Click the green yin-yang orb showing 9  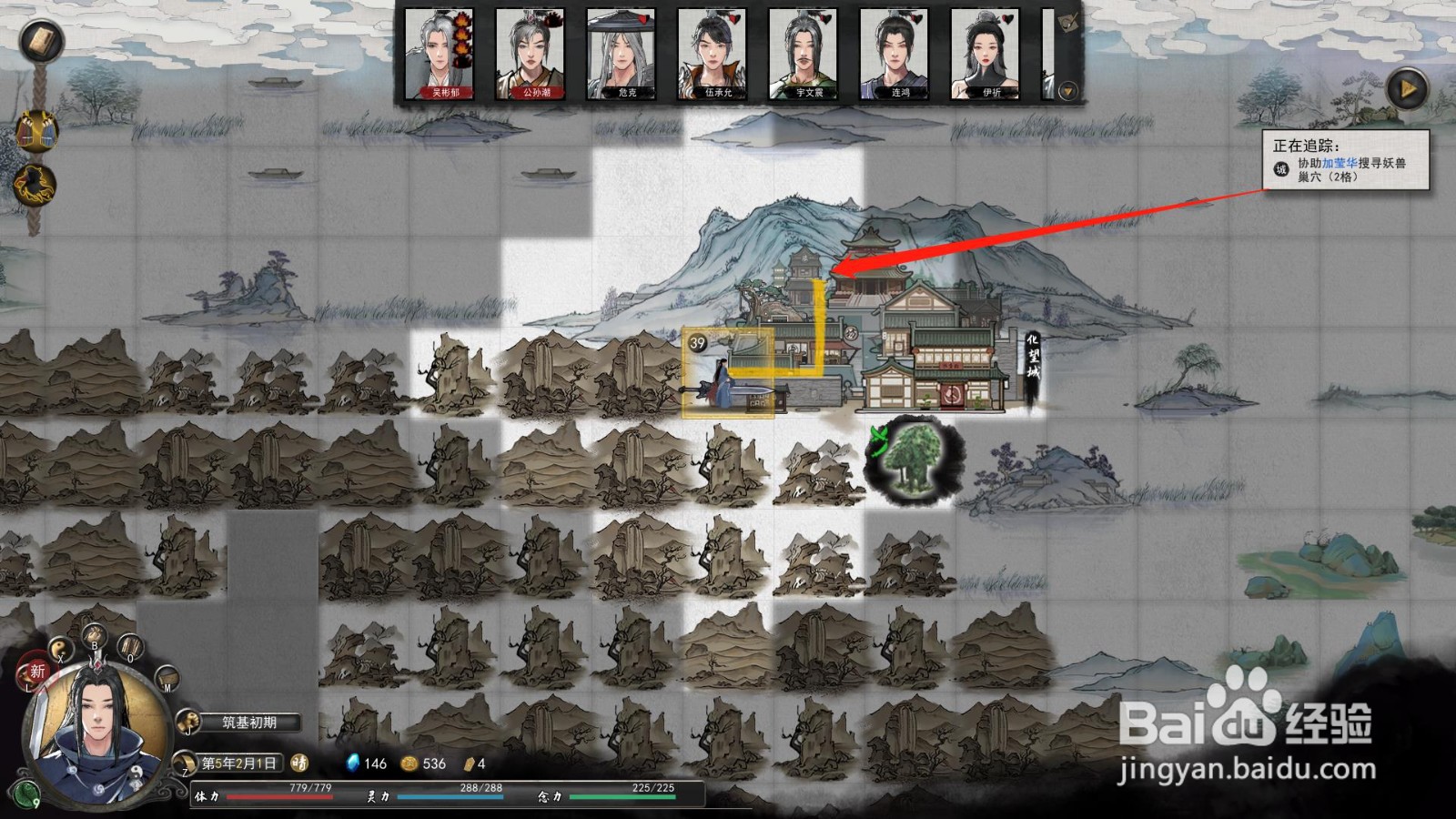(x=26, y=794)
